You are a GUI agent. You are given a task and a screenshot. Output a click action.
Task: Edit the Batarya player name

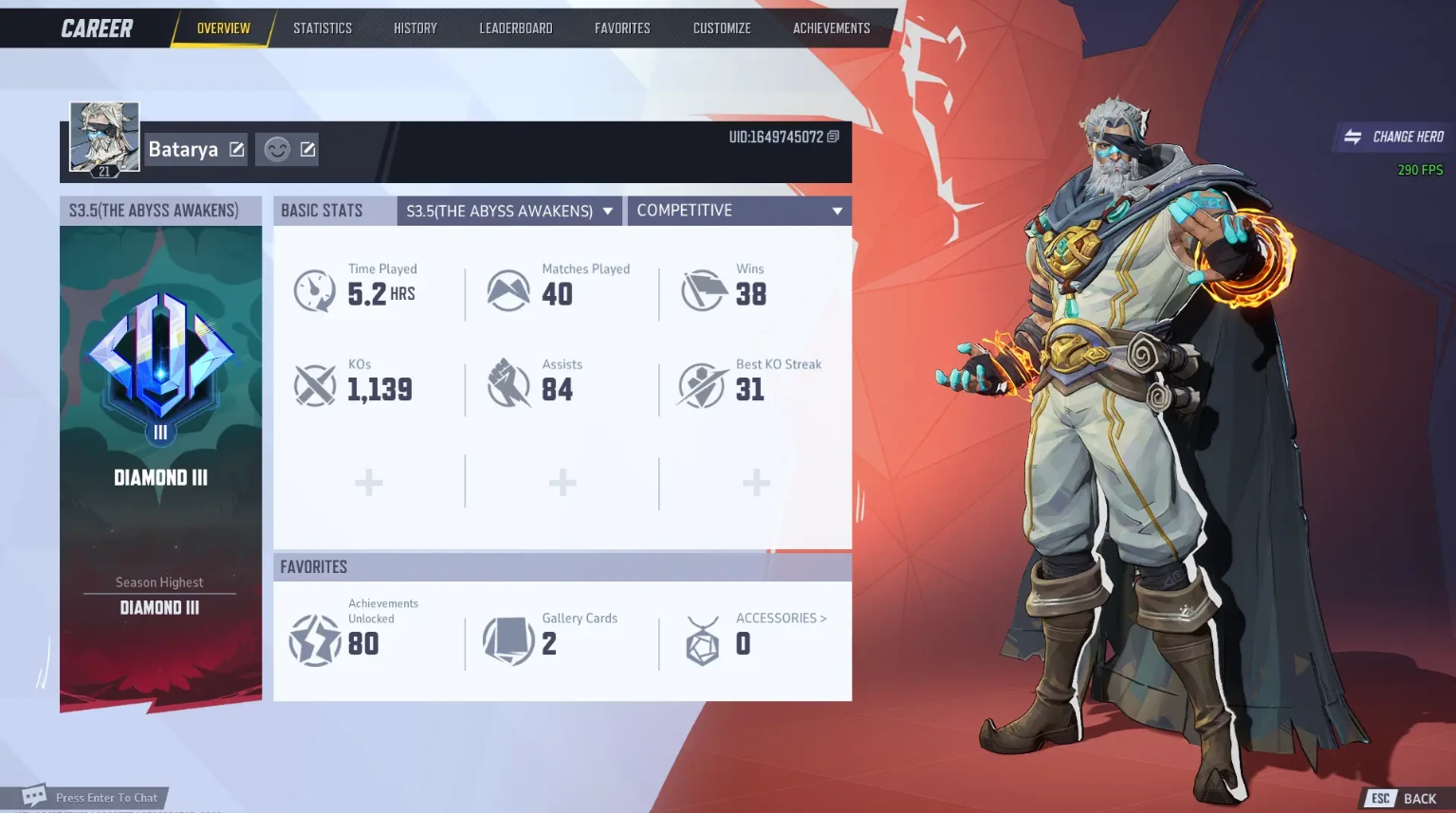tap(237, 149)
